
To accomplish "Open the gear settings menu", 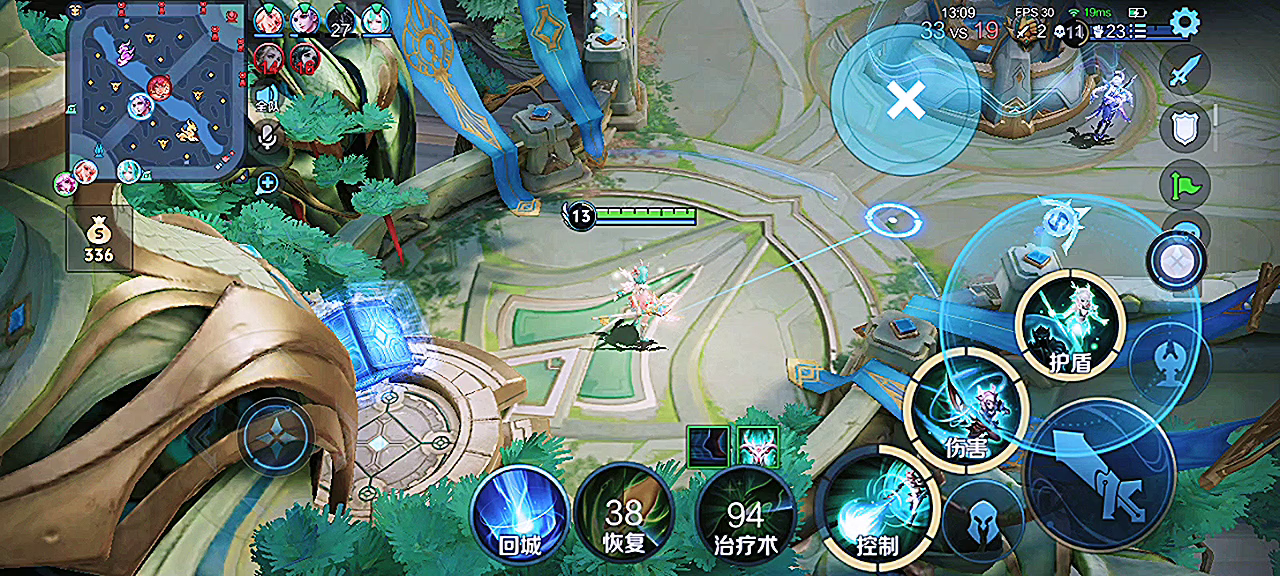I will coord(1184,22).
